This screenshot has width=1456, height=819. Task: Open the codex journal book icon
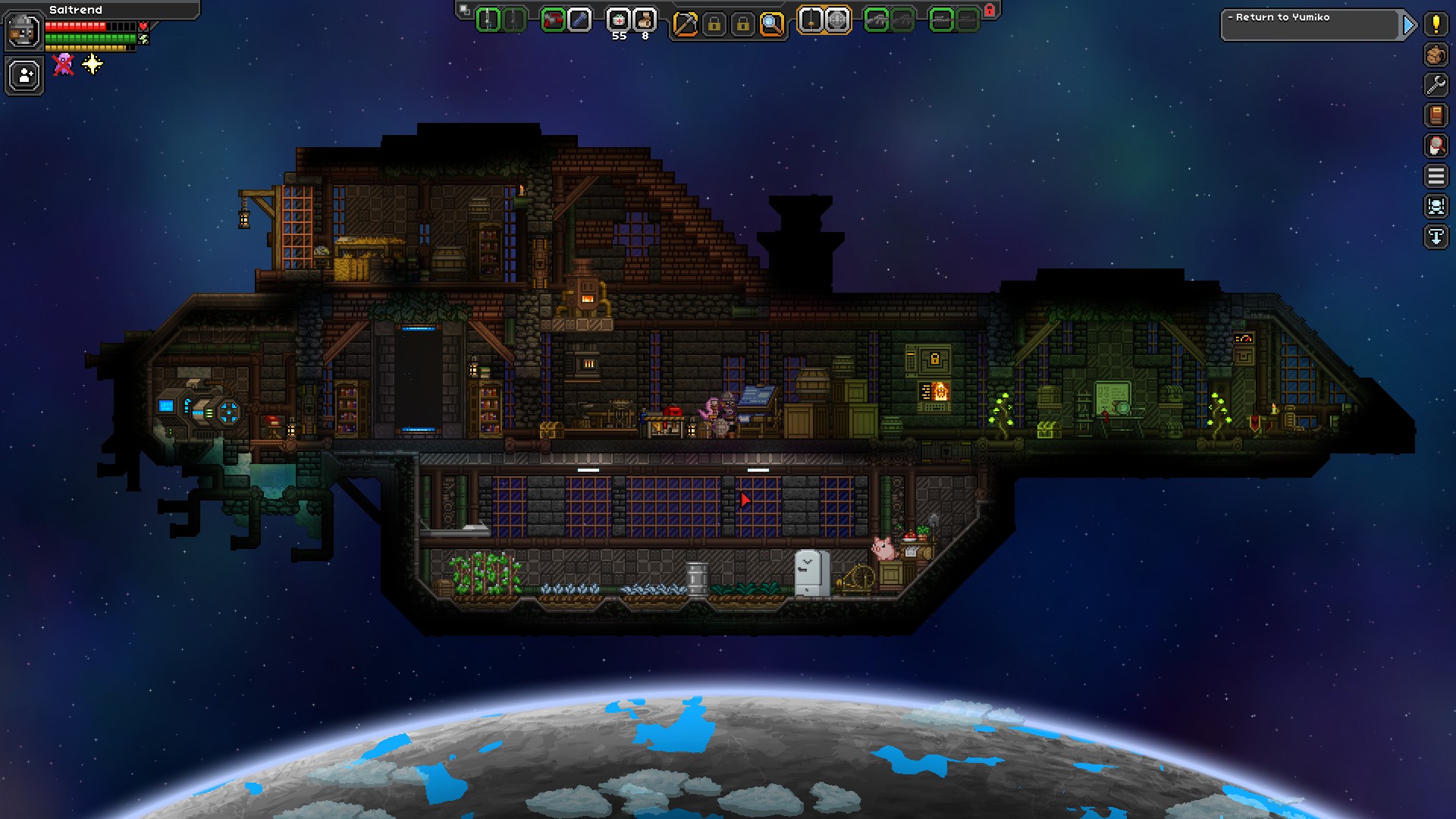coord(1436,114)
